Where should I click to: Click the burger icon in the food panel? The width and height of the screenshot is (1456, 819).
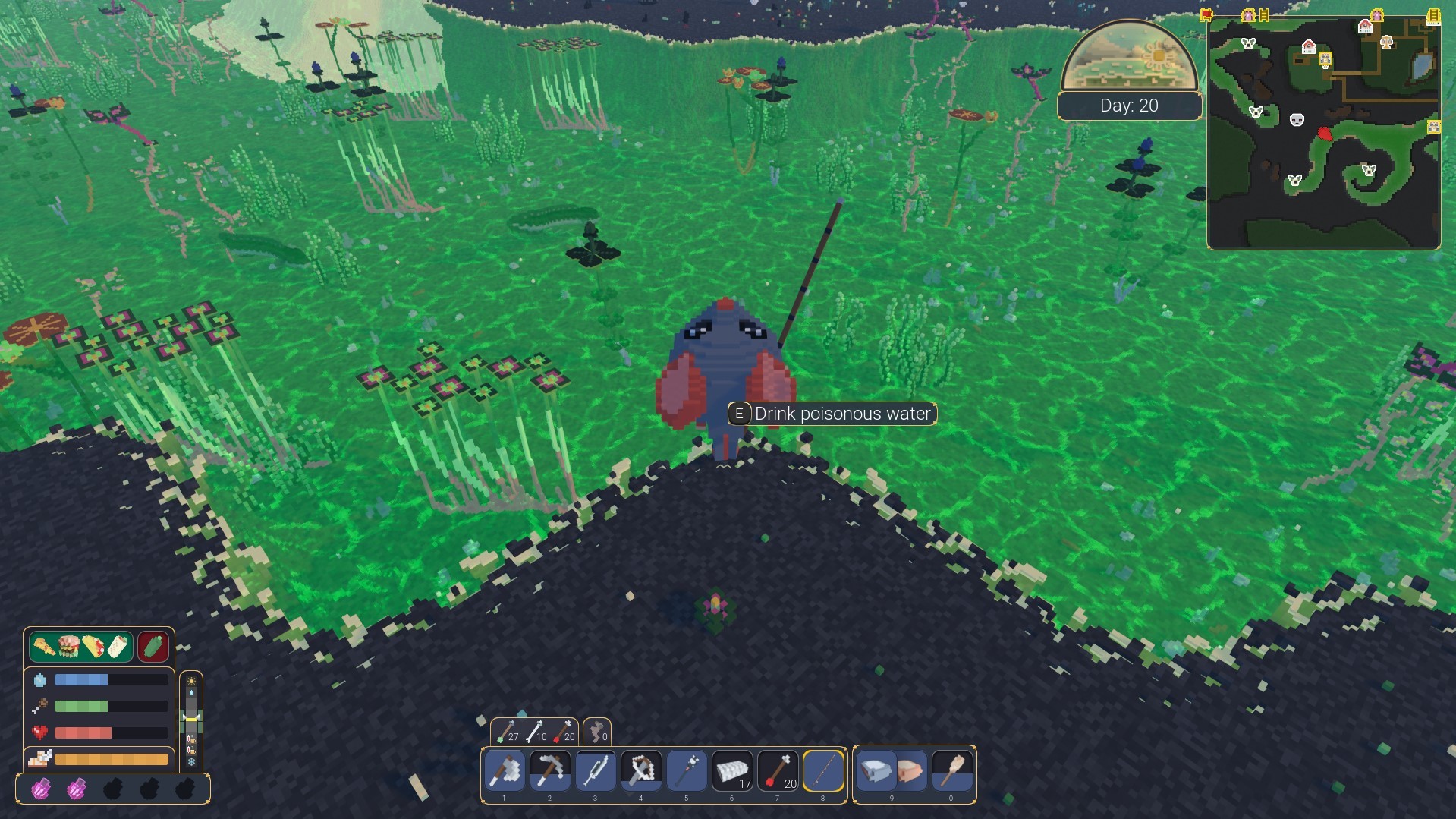(x=69, y=646)
